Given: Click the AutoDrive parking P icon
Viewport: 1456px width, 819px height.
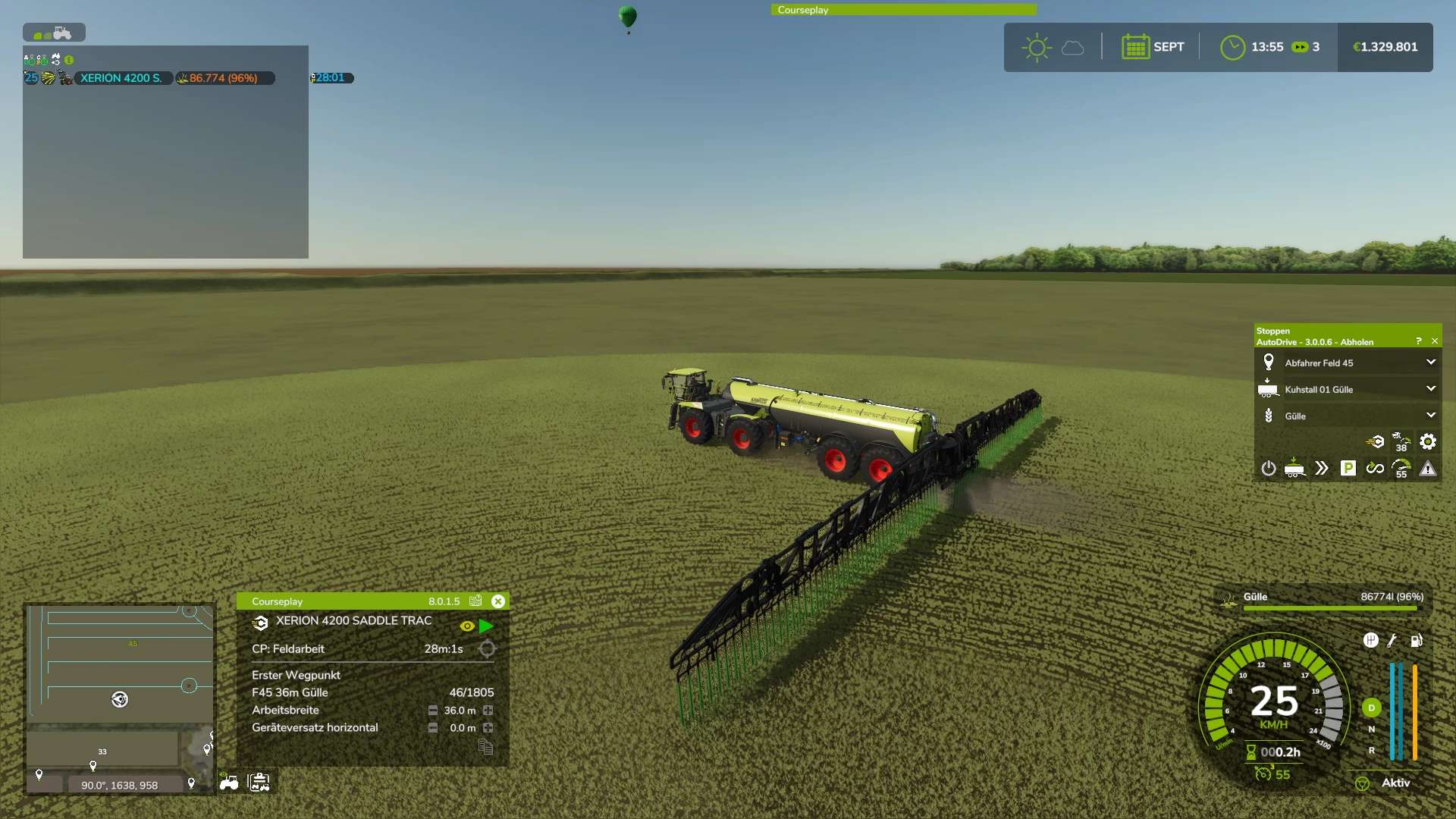Looking at the screenshot, I should coord(1348,469).
